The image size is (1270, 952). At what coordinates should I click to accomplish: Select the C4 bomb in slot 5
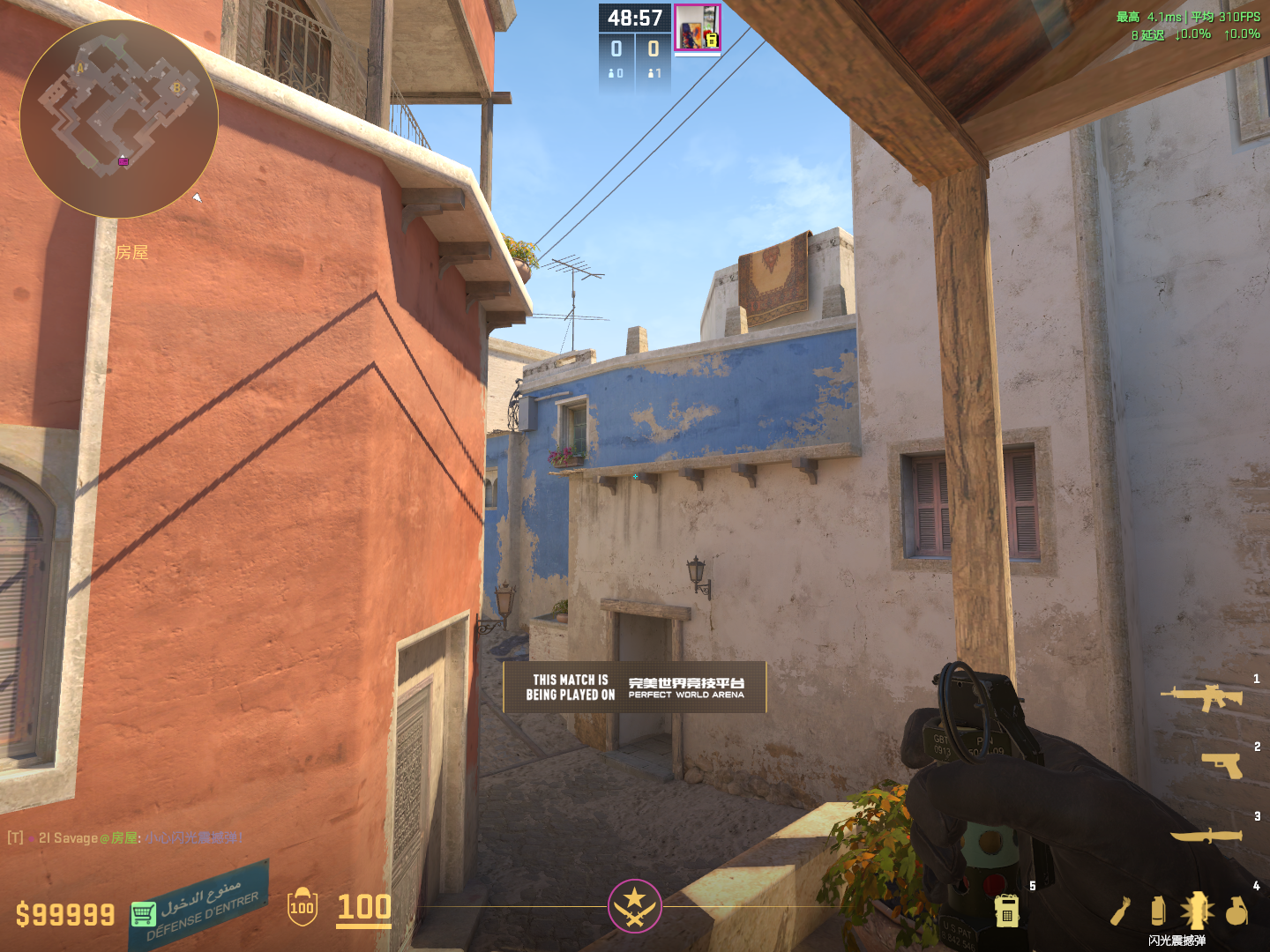click(1006, 911)
